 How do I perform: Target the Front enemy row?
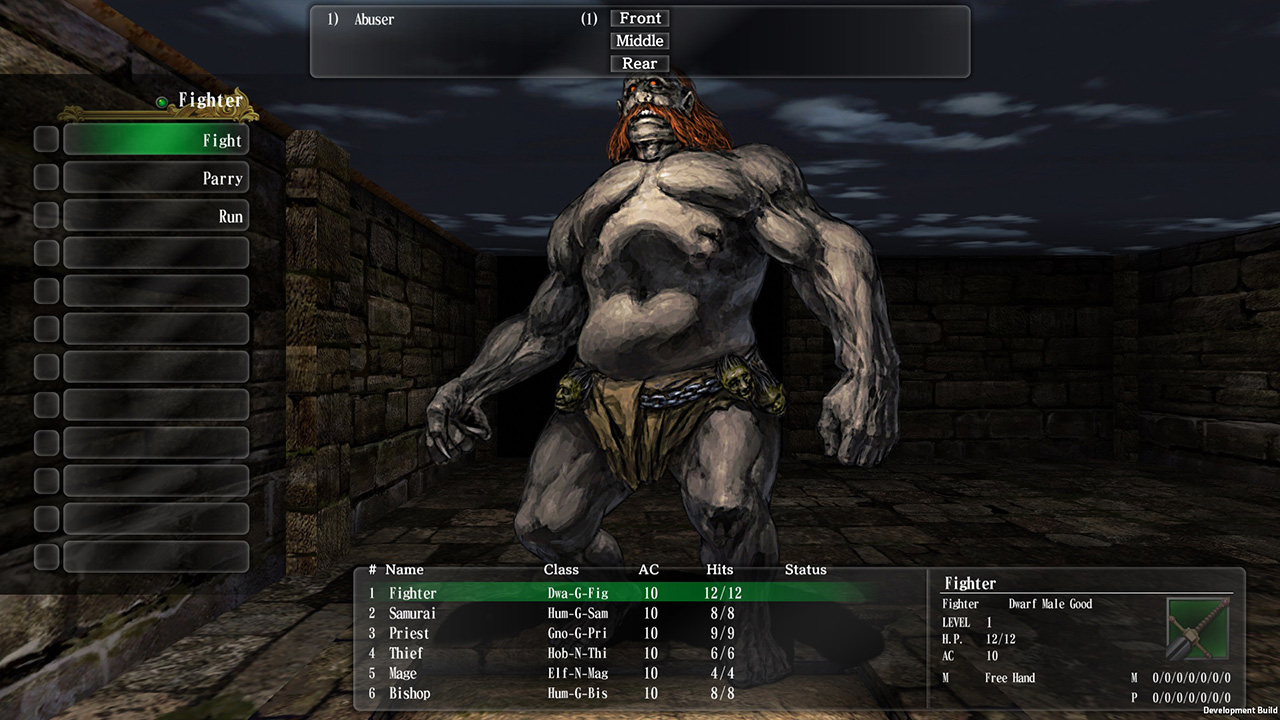pos(639,18)
